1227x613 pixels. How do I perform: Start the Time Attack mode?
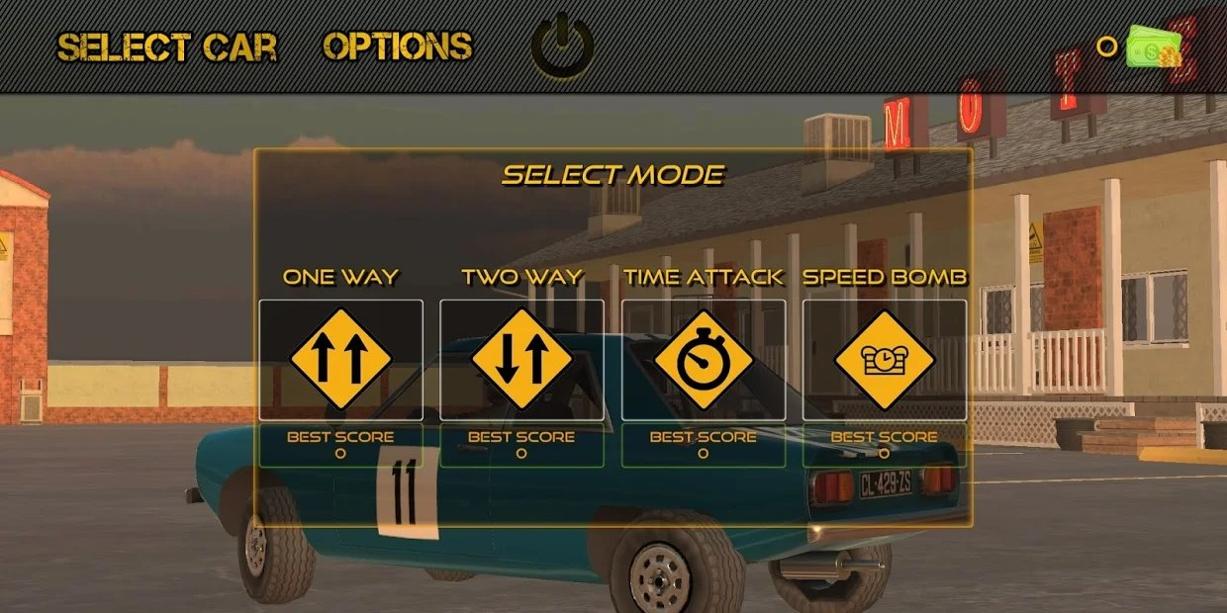703,360
